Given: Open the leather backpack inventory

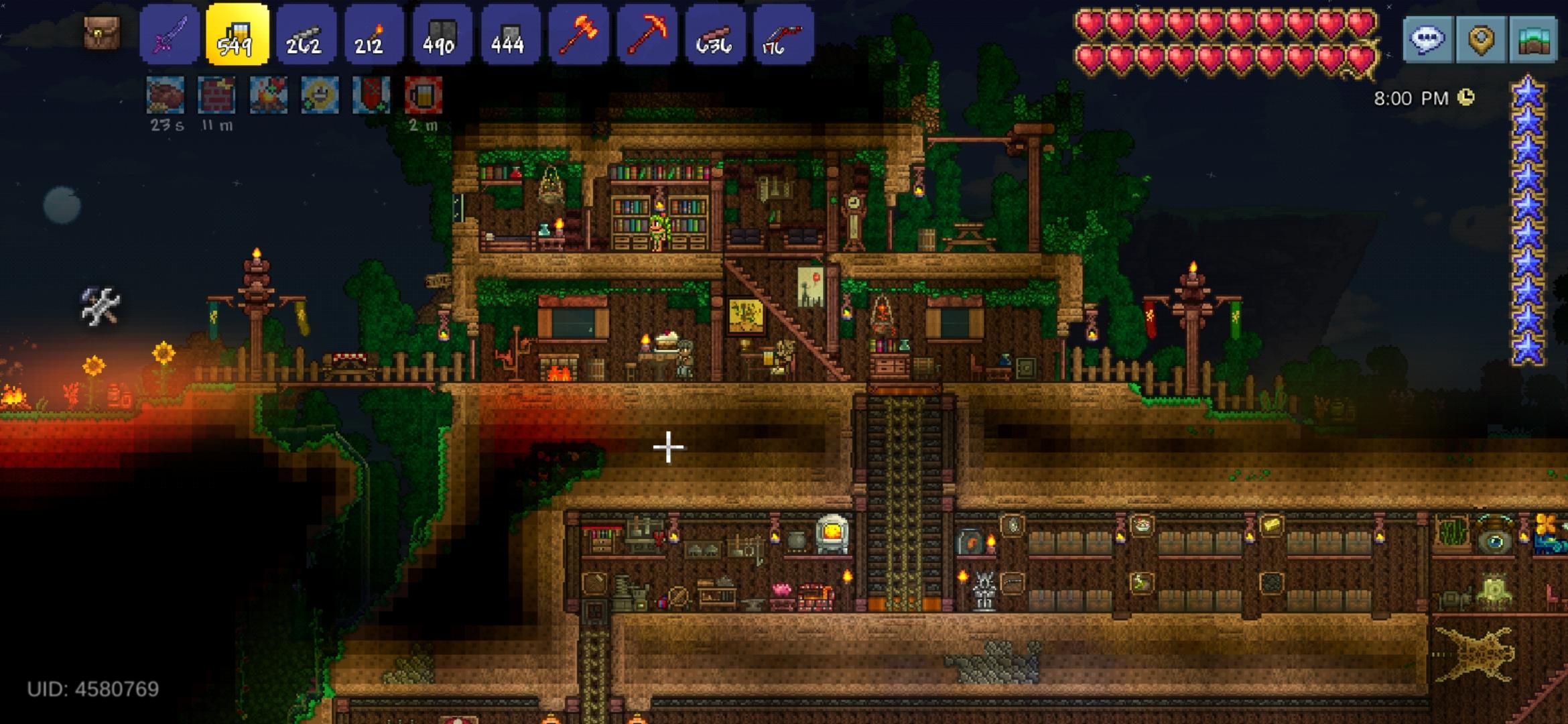Looking at the screenshot, I should tap(102, 32).
